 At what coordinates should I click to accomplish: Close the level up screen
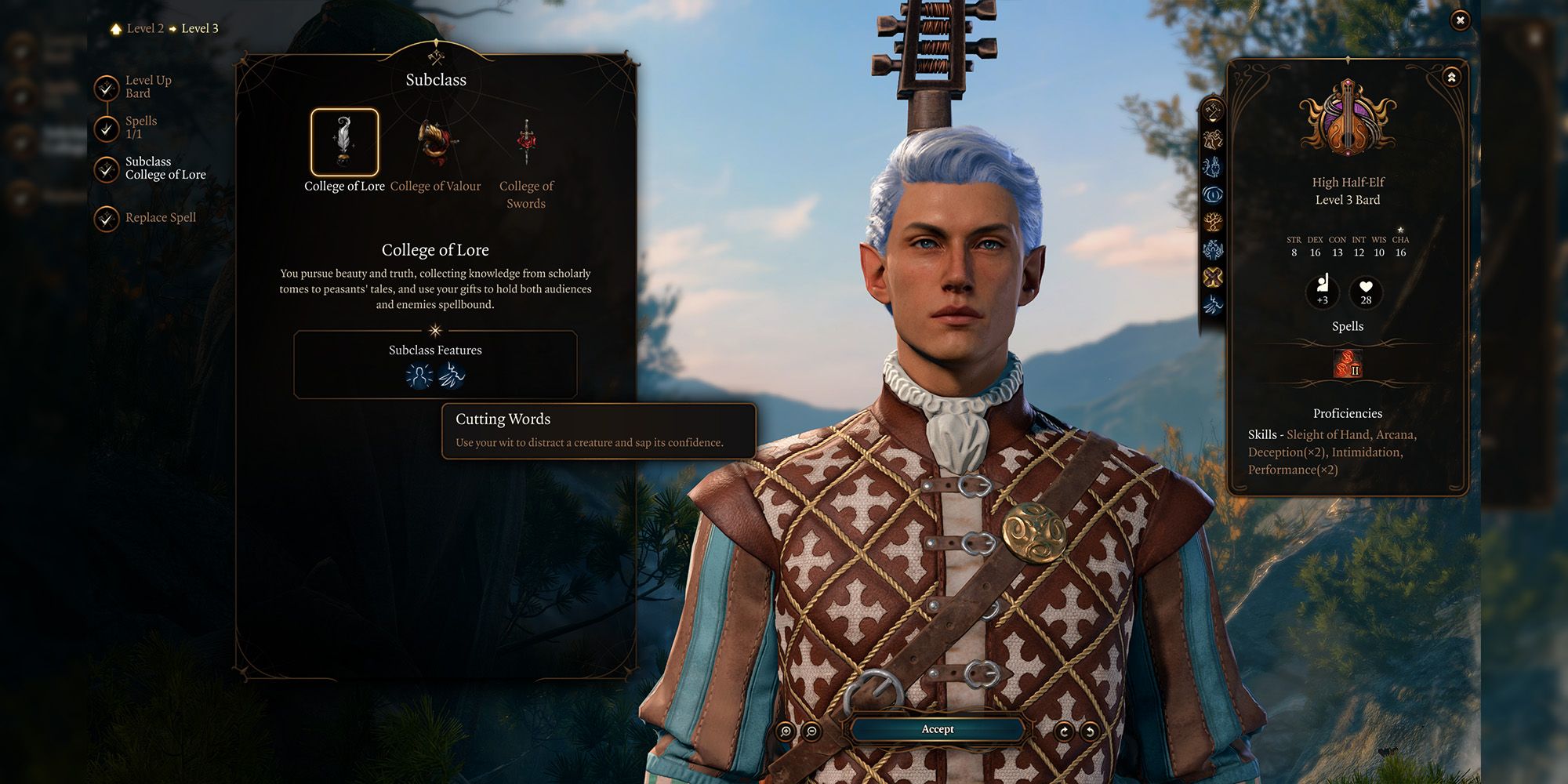tap(1460, 20)
